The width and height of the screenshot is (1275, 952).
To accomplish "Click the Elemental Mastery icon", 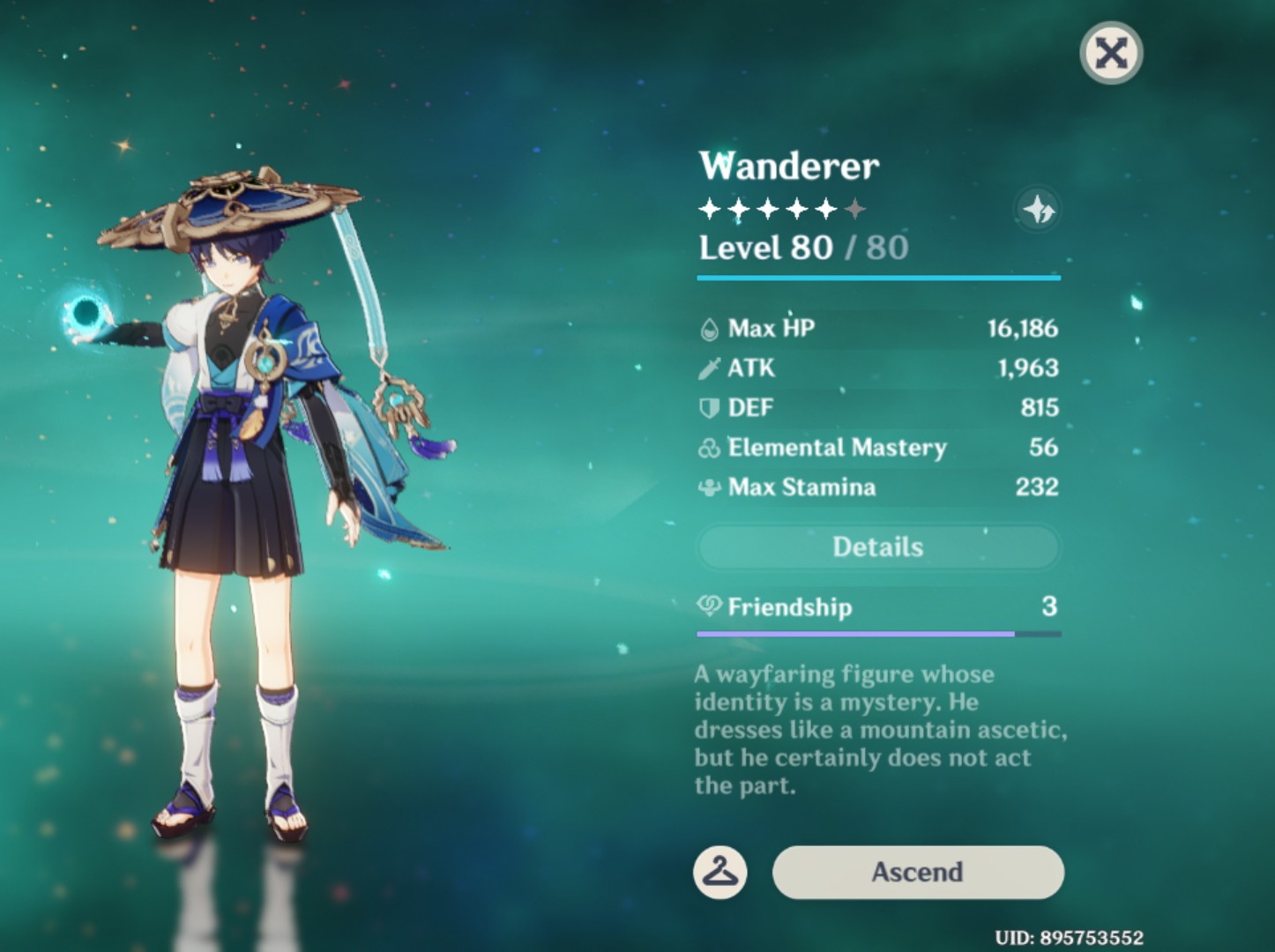I will pyautogui.click(x=711, y=447).
